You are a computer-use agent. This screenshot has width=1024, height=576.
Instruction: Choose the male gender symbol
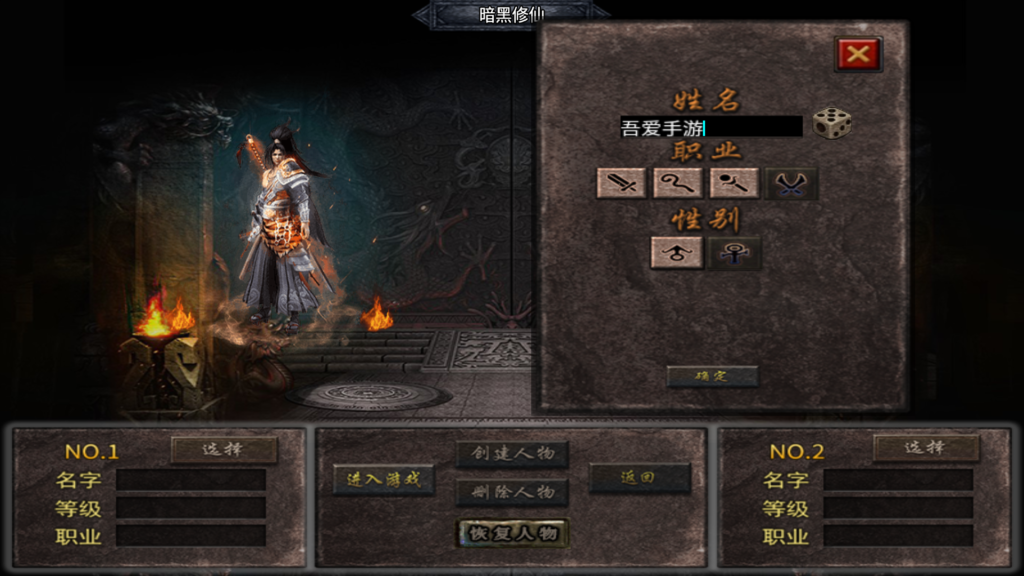677,253
